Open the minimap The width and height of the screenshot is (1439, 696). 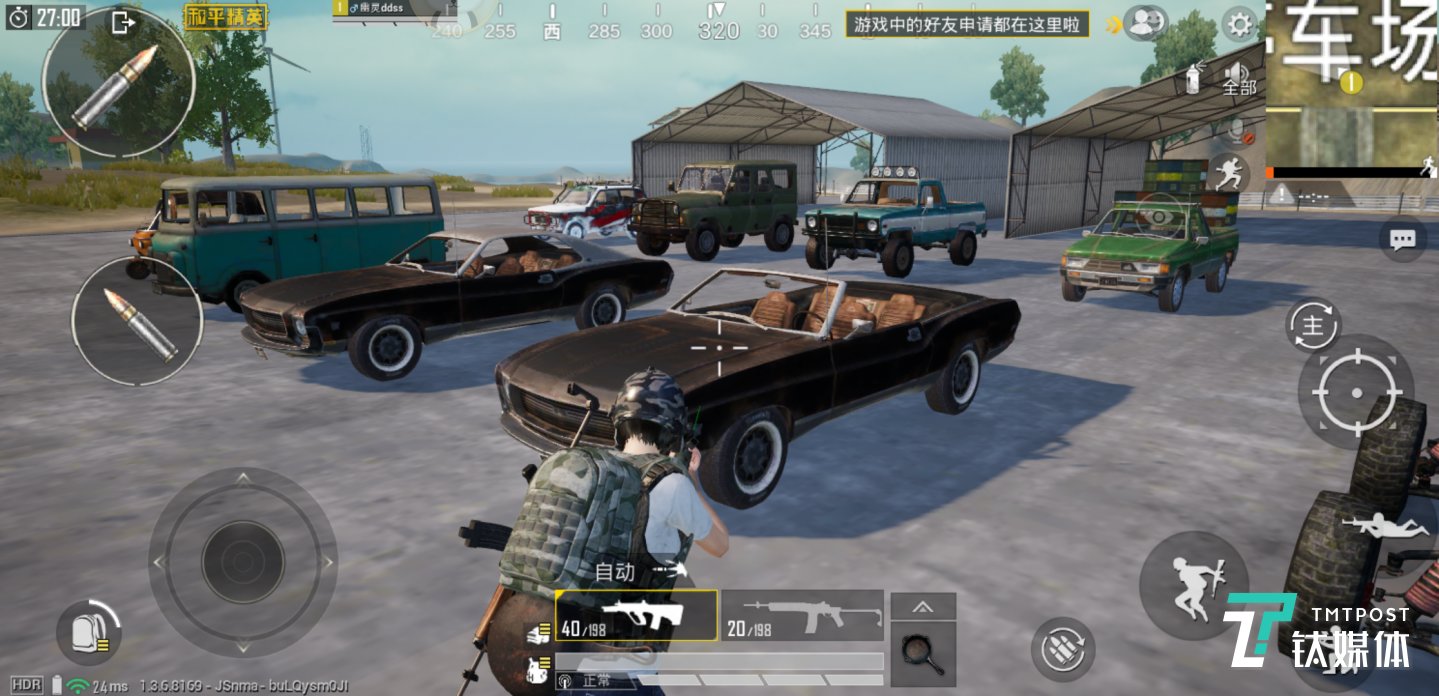[x=1352, y=88]
